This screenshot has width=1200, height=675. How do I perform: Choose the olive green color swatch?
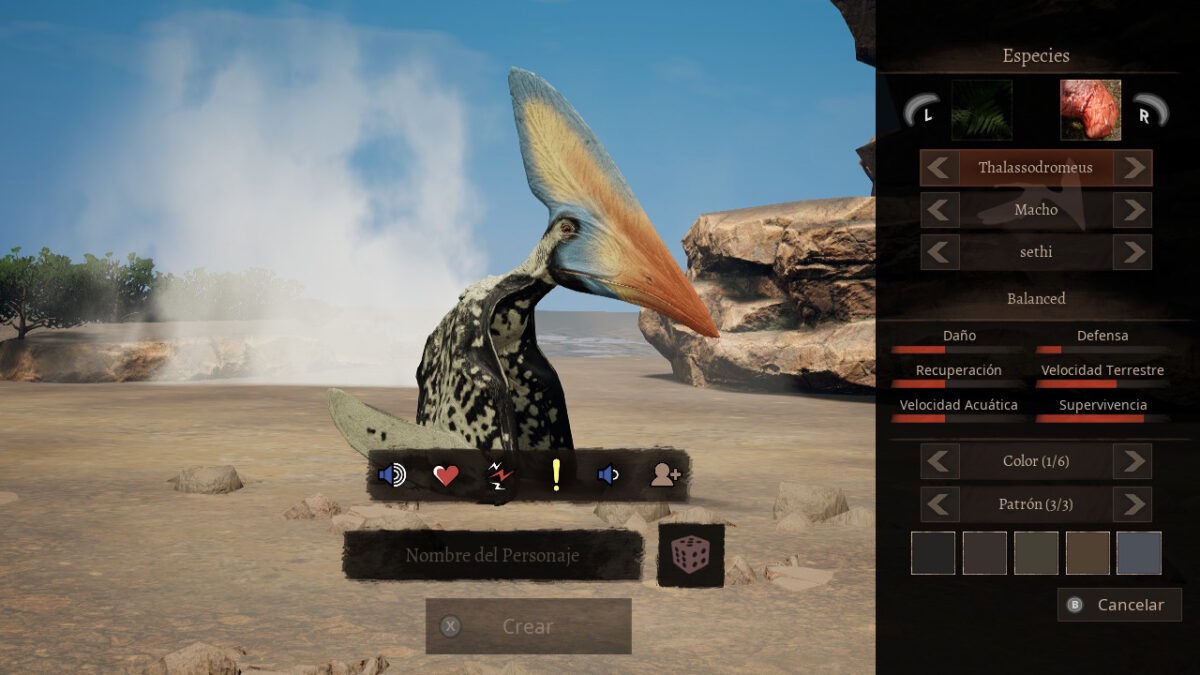1036,553
